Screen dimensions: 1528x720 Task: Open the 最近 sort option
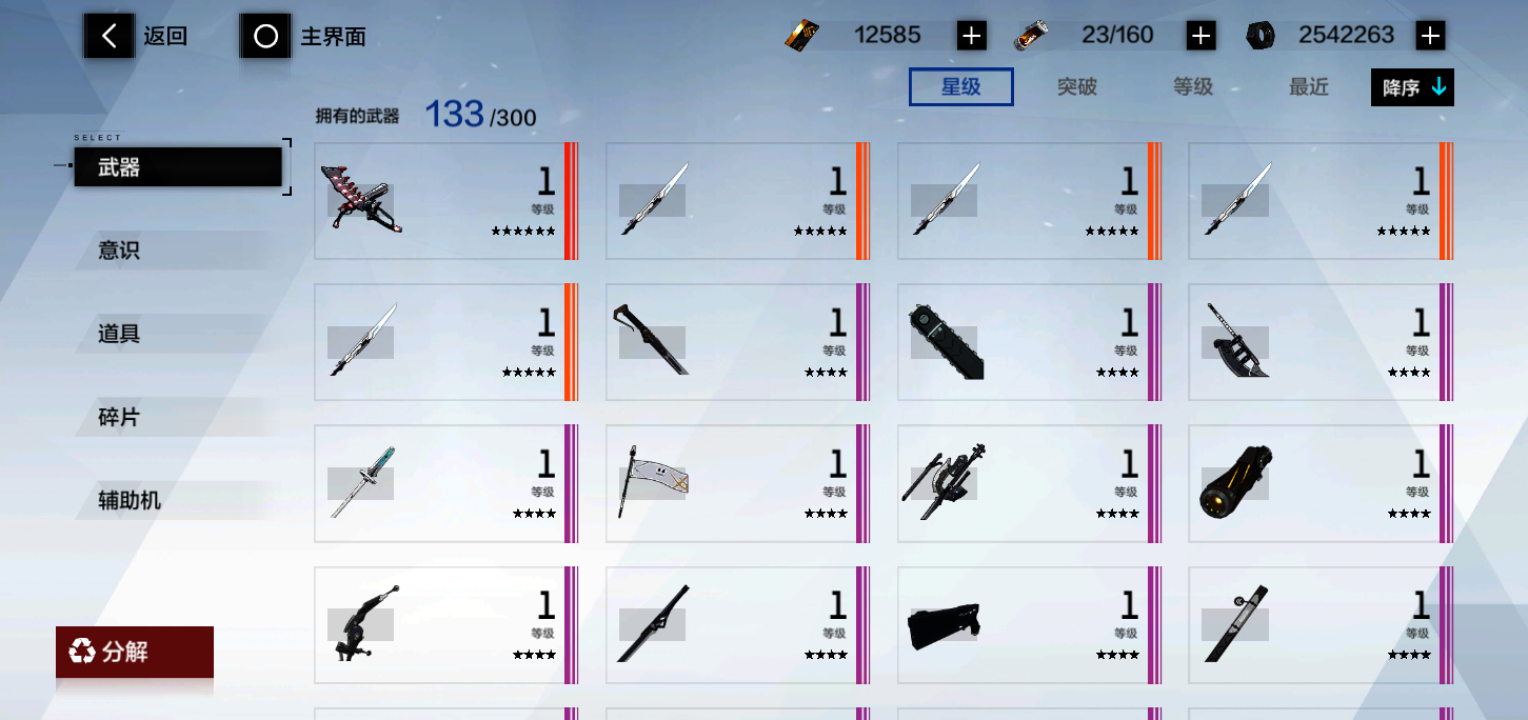(x=1308, y=87)
